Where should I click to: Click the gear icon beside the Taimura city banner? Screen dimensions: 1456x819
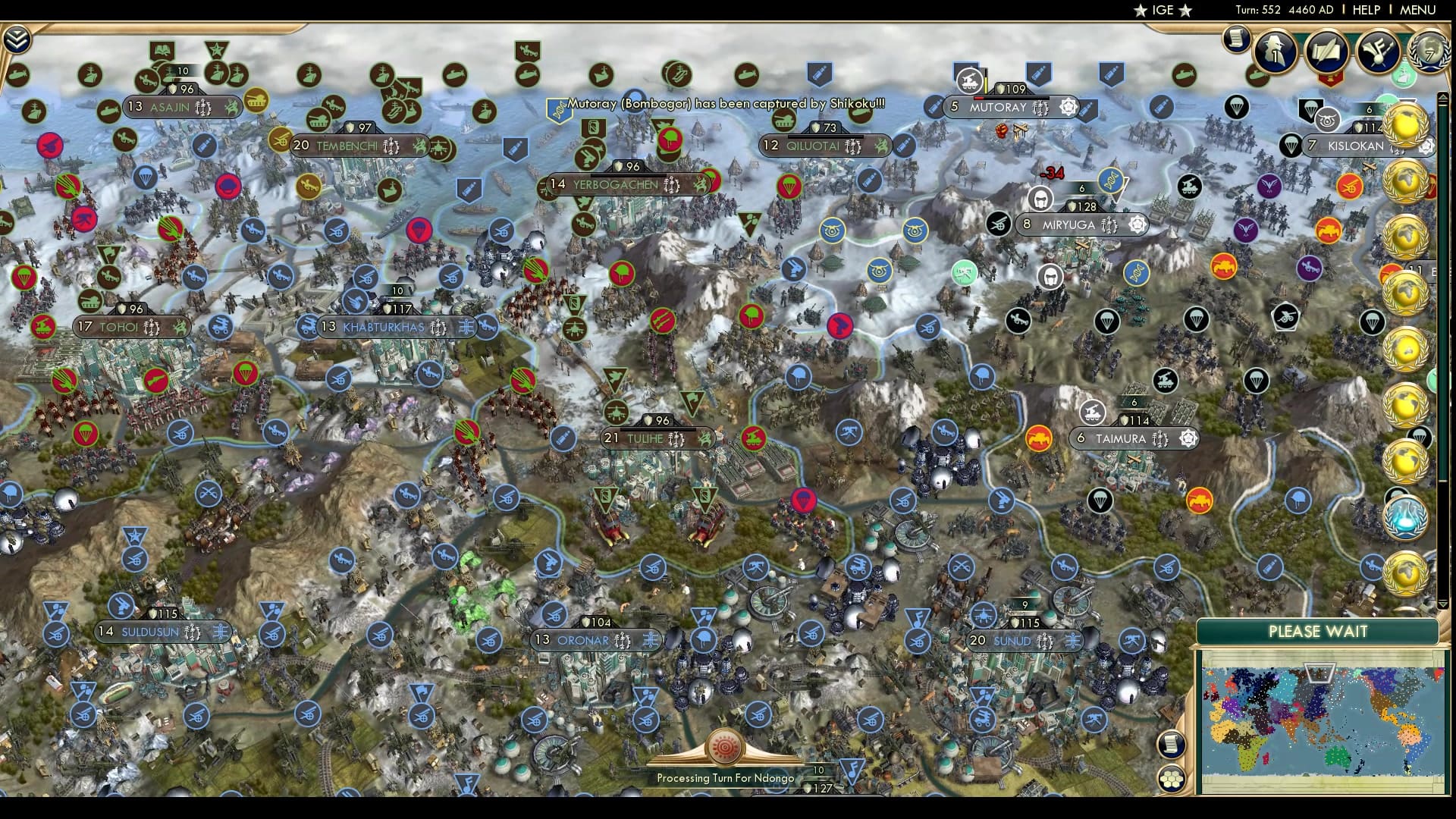click(1187, 438)
